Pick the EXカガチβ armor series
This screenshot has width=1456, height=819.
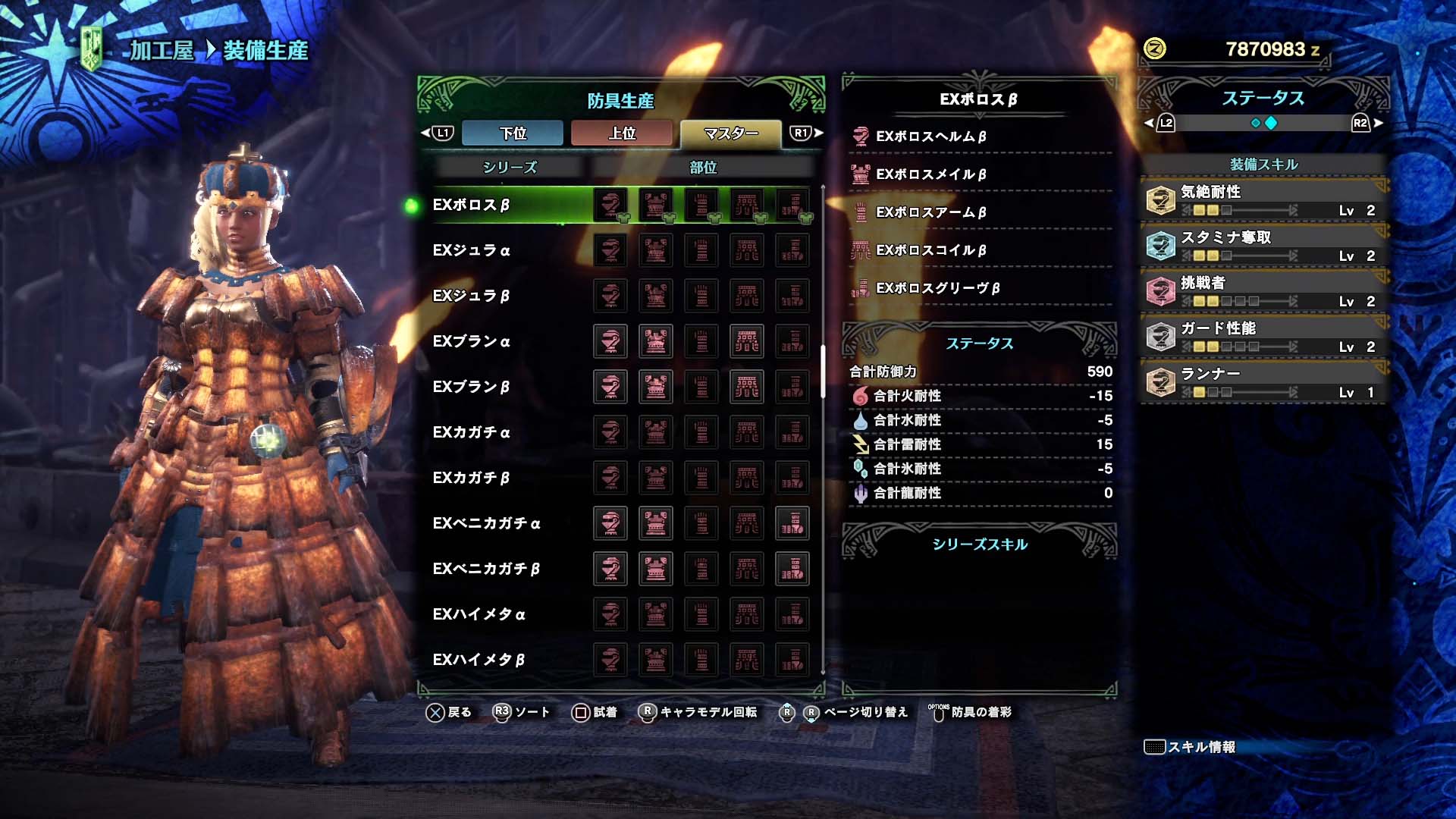click(x=471, y=478)
